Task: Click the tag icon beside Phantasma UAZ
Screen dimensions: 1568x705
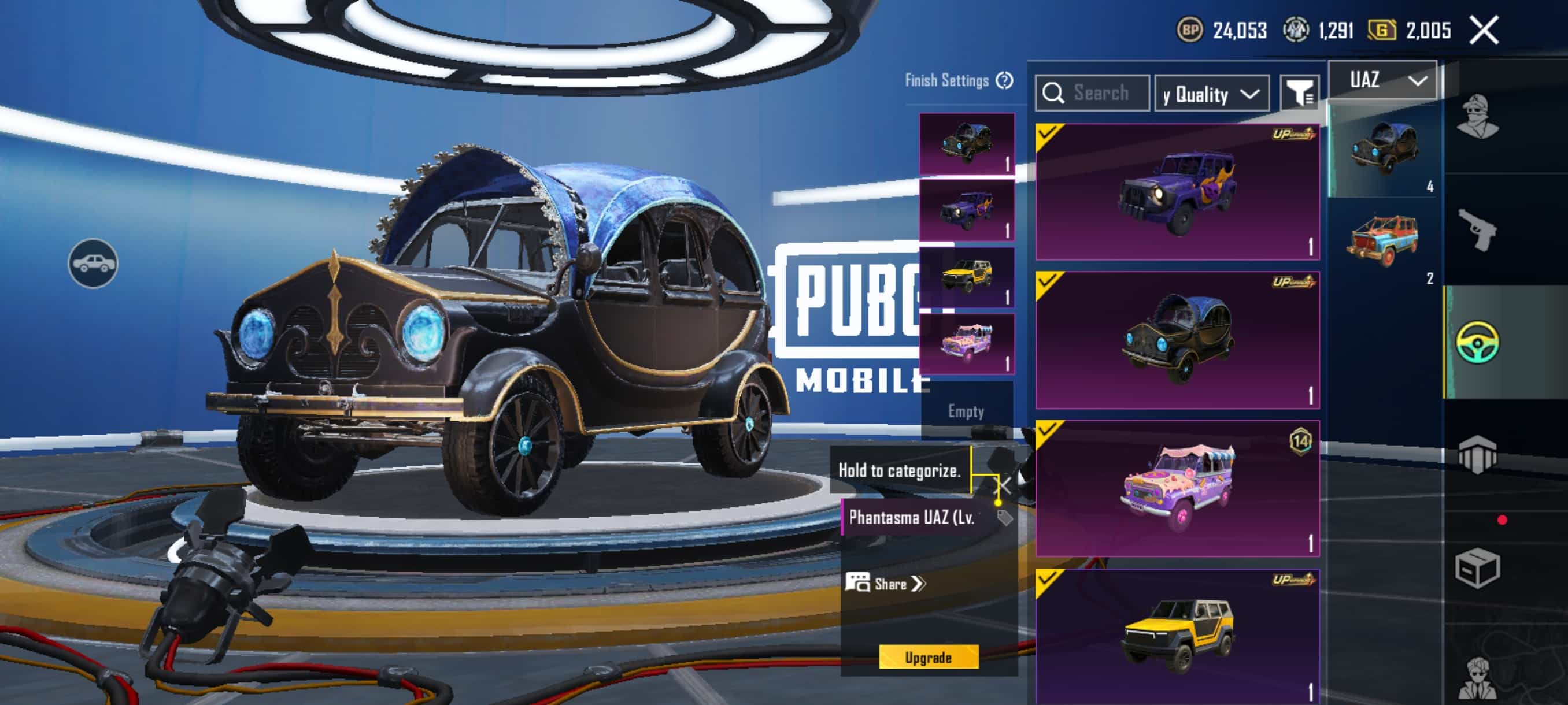Action: (x=1004, y=518)
